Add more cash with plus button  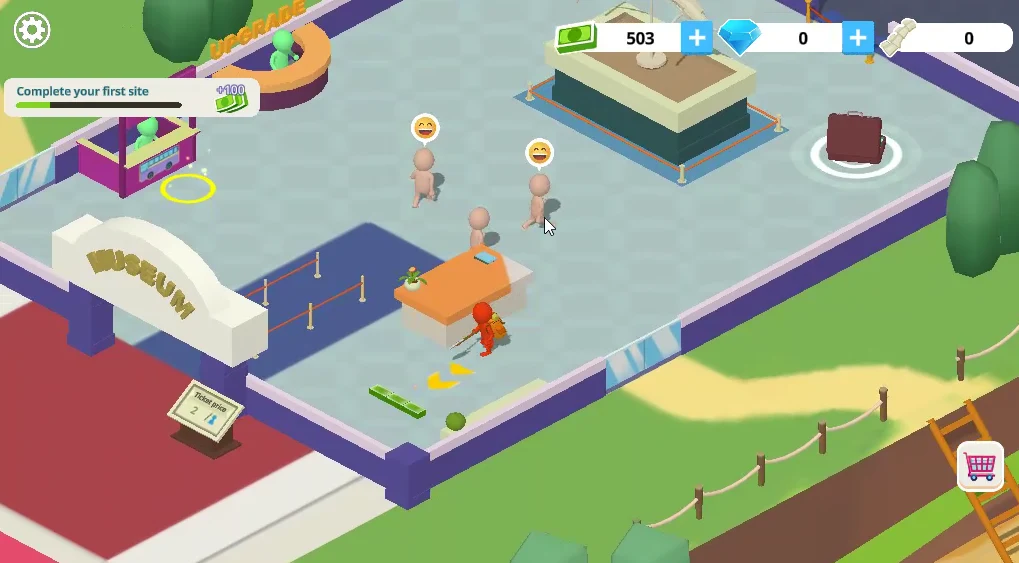[696, 38]
